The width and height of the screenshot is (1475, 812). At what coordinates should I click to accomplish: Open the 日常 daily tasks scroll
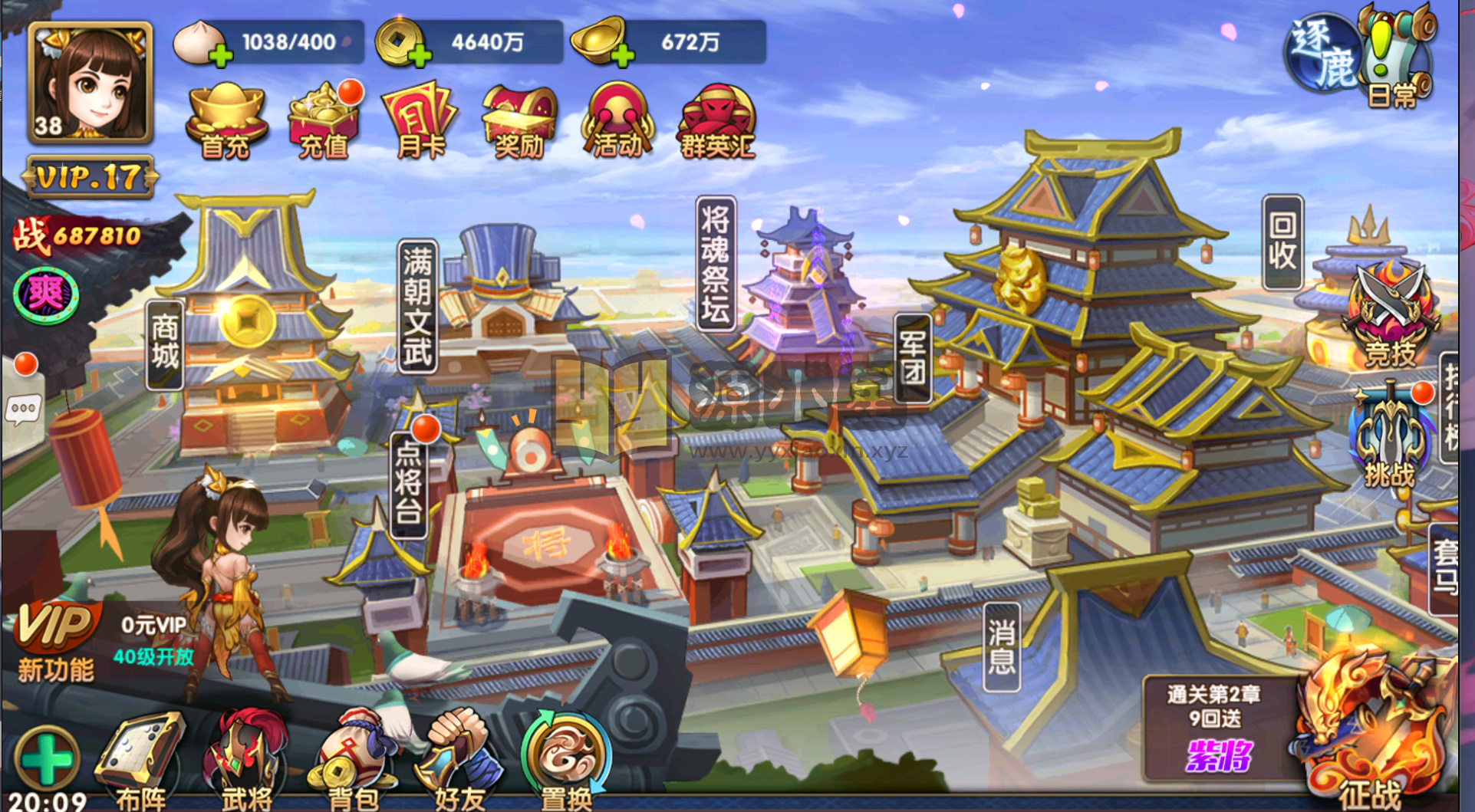coord(1394,58)
